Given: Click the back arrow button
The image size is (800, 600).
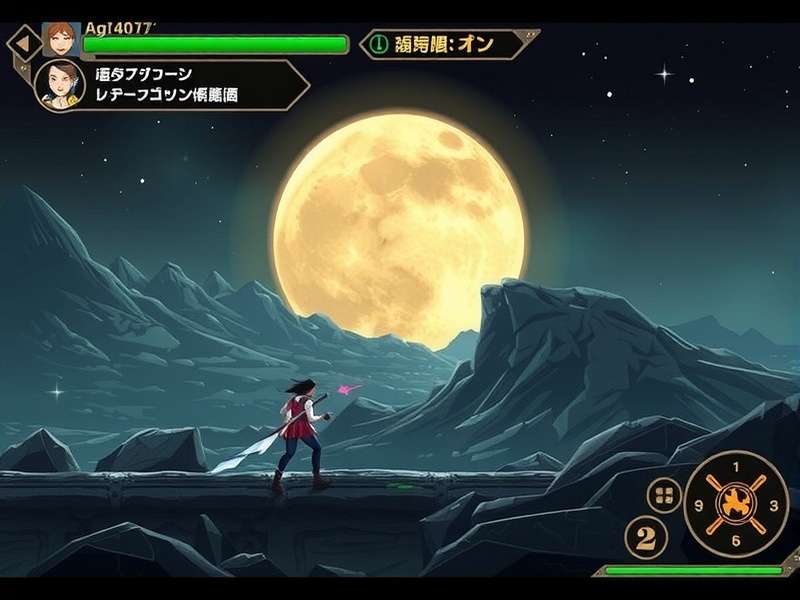Looking at the screenshot, I should coord(22,45).
